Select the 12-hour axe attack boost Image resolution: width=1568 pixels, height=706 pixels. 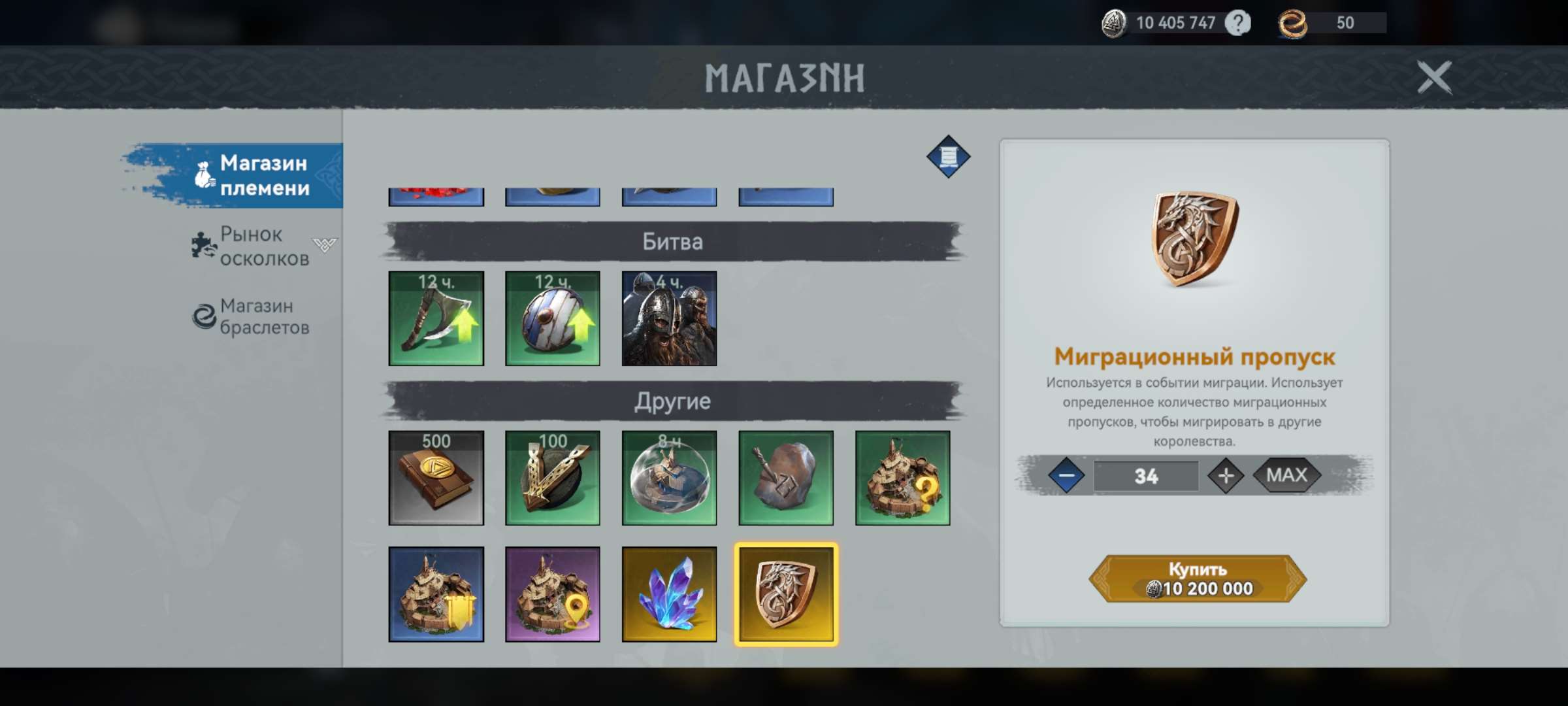click(436, 318)
